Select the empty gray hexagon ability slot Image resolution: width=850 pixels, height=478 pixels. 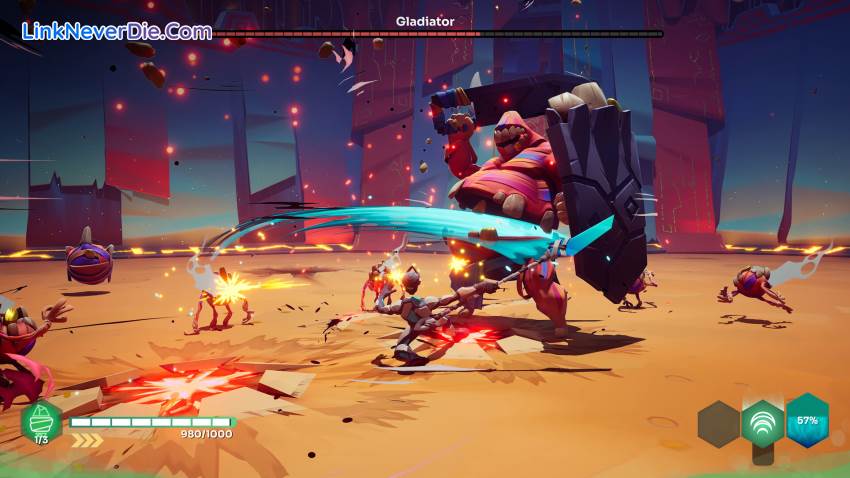tap(718, 424)
